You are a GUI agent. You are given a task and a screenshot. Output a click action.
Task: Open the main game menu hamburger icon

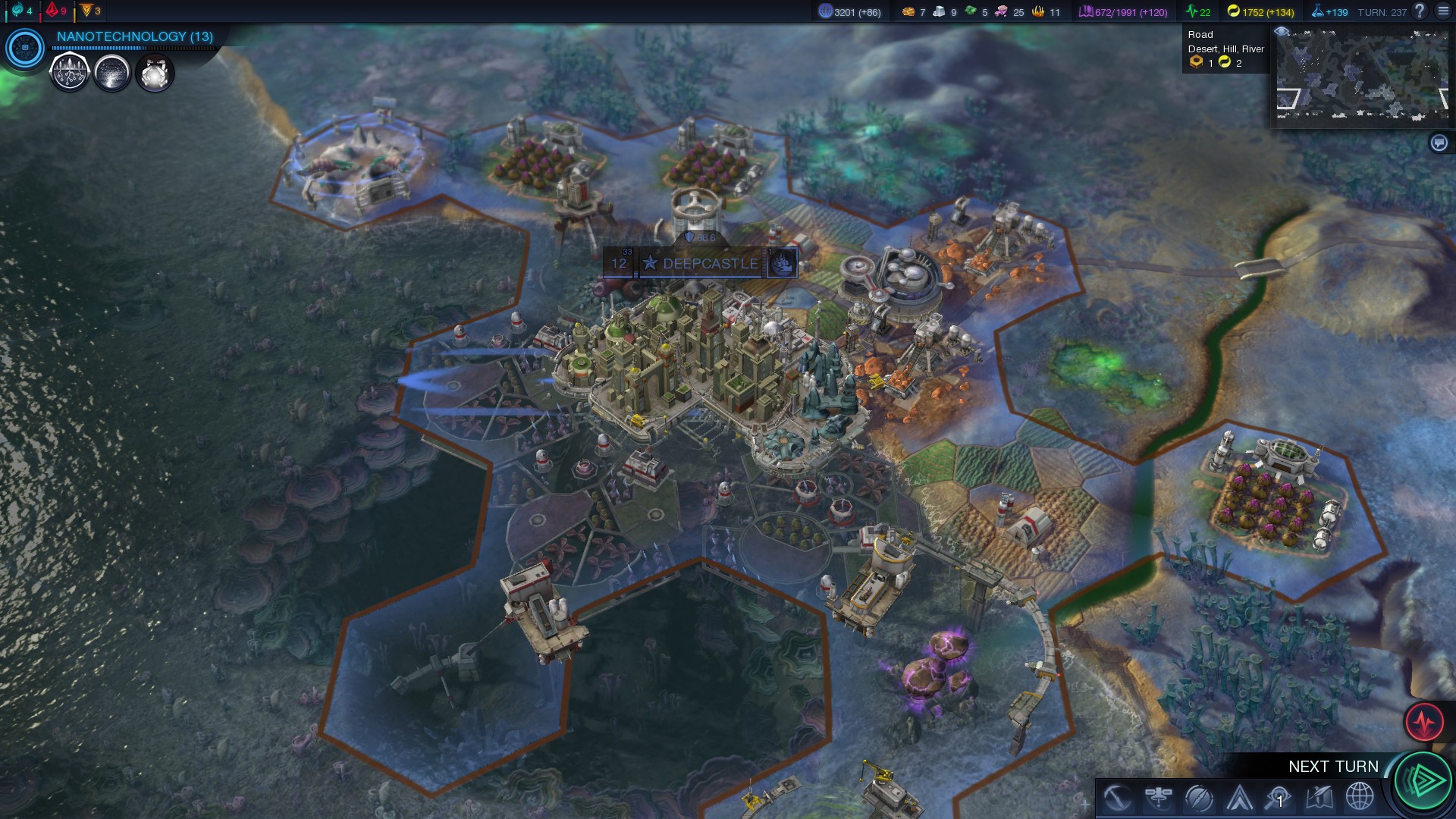point(1443,11)
